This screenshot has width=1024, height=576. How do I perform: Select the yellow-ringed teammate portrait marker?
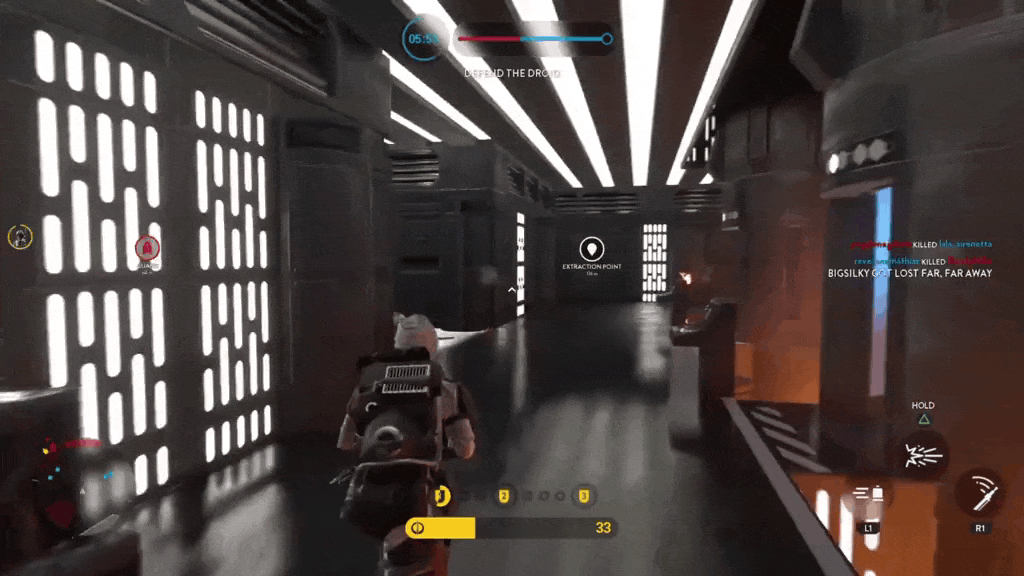point(20,236)
